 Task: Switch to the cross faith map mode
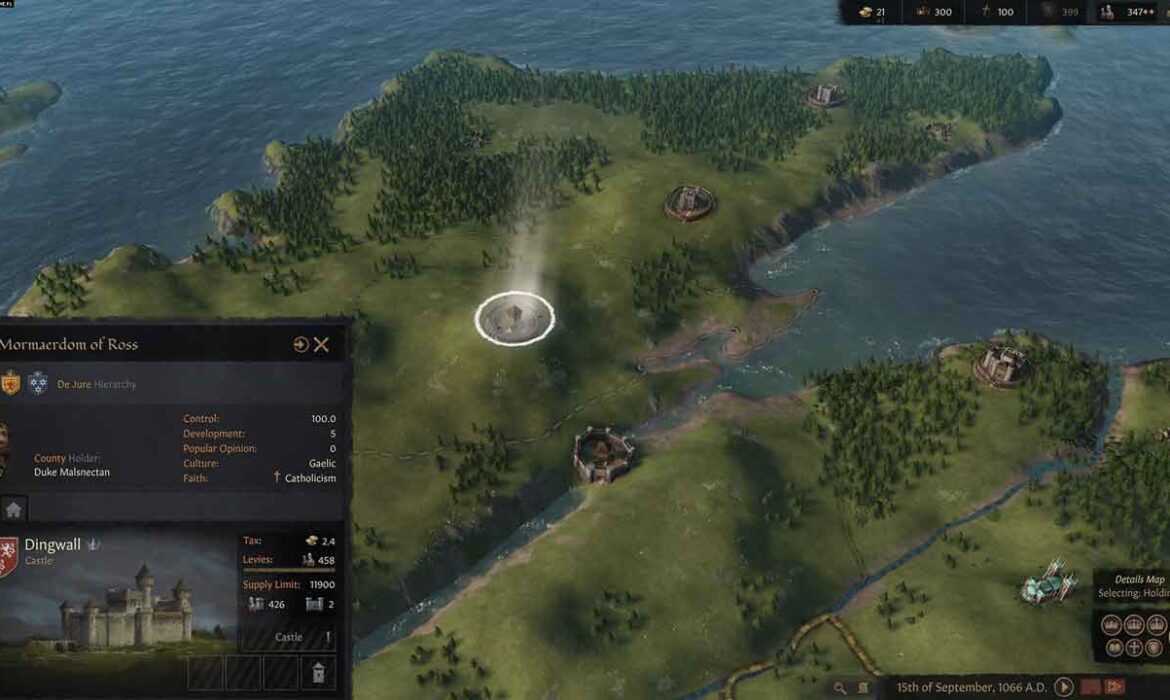pos(1134,648)
